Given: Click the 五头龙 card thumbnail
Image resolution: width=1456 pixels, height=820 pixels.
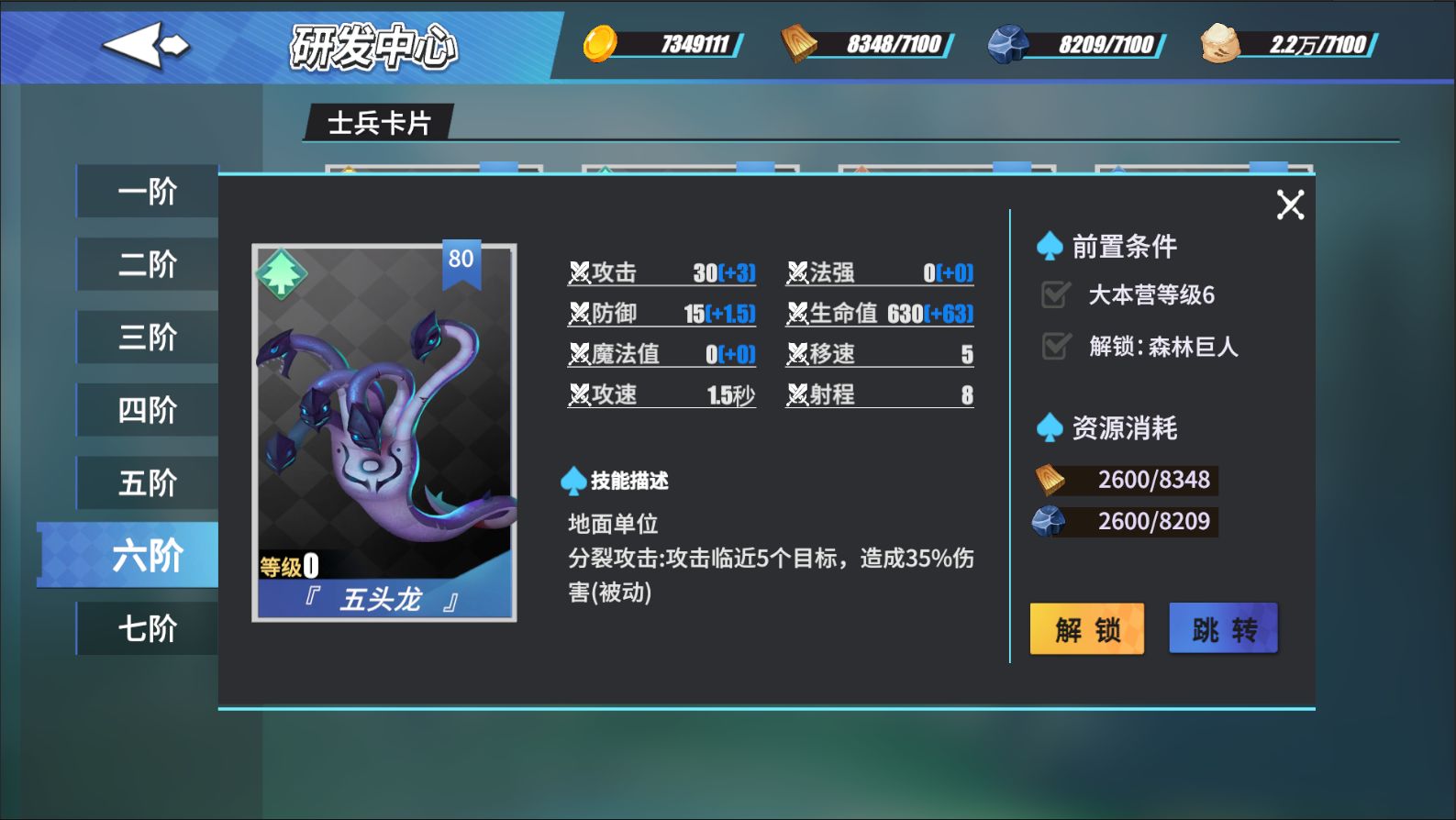Looking at the screenshot, I should click(x=383, y=431).
